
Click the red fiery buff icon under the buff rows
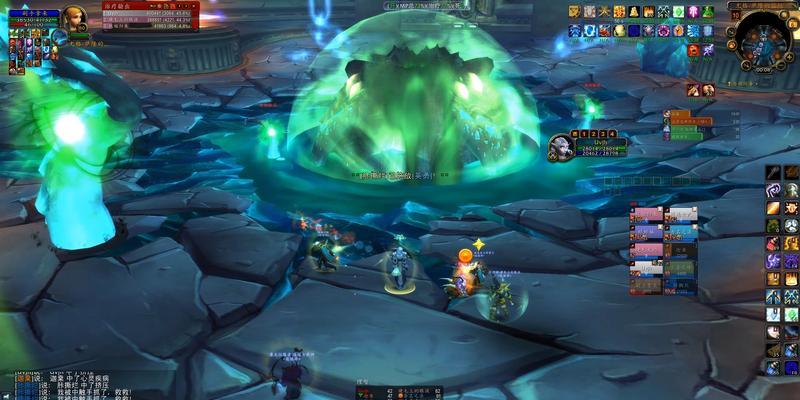(693, 50)
